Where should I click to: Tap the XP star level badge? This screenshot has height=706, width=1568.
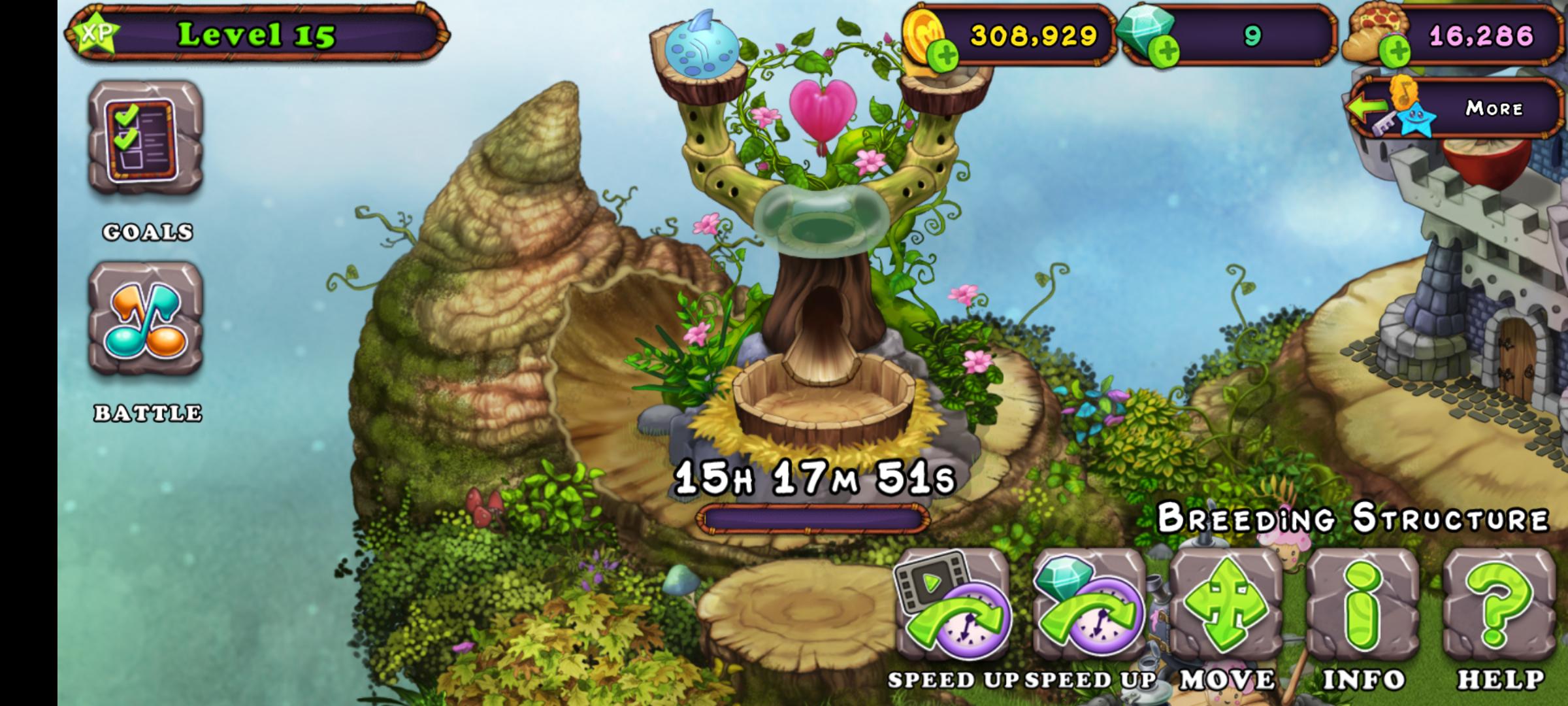[x=96, y=34]
